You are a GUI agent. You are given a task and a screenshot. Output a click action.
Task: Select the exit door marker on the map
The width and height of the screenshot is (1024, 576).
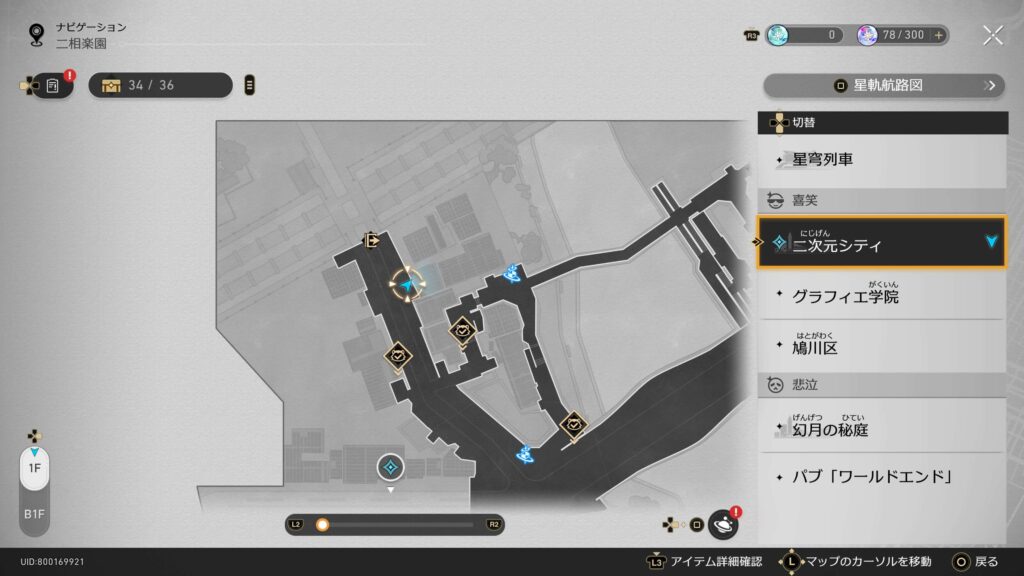point(372,240)
